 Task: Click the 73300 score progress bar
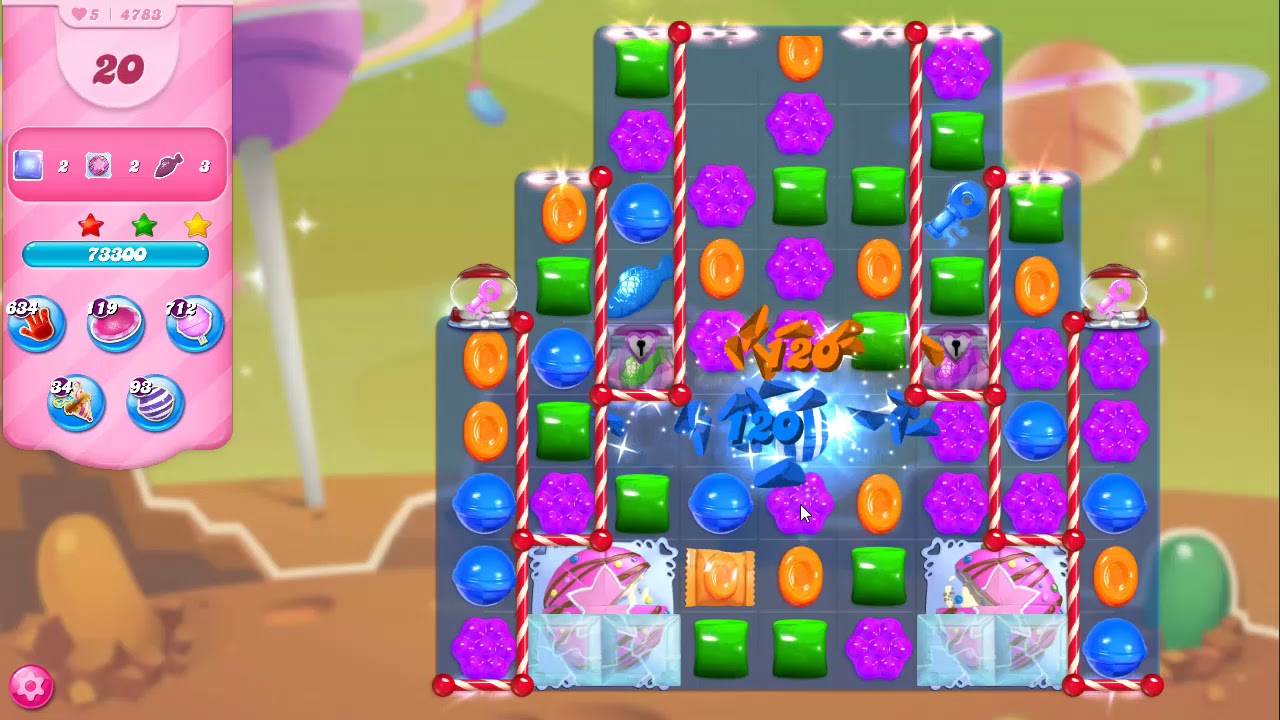point(118,253)
